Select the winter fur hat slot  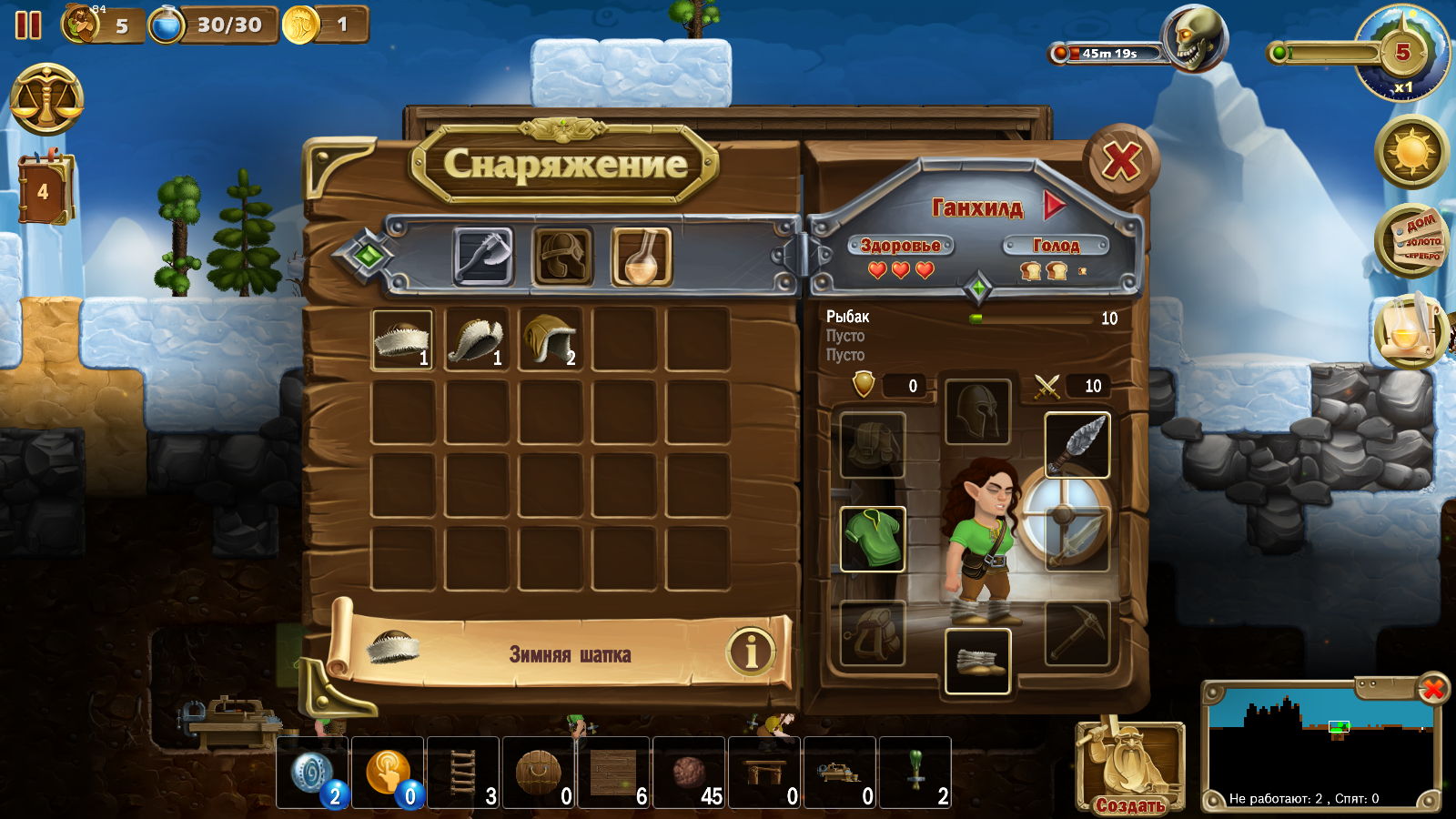click(402, 339)
